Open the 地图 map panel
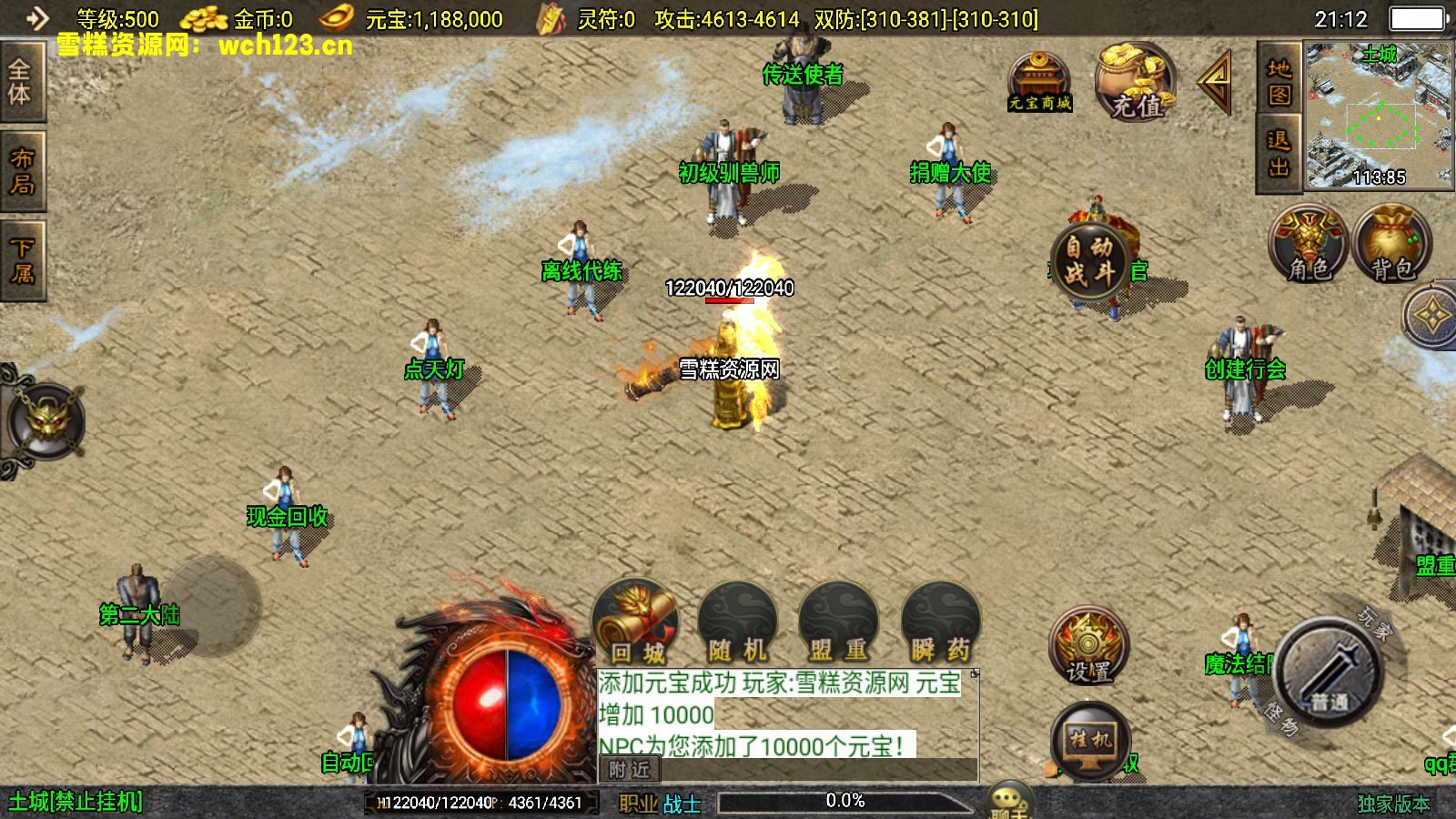The width and height of the screenshot is (1456, 819). coord(1279,82)
